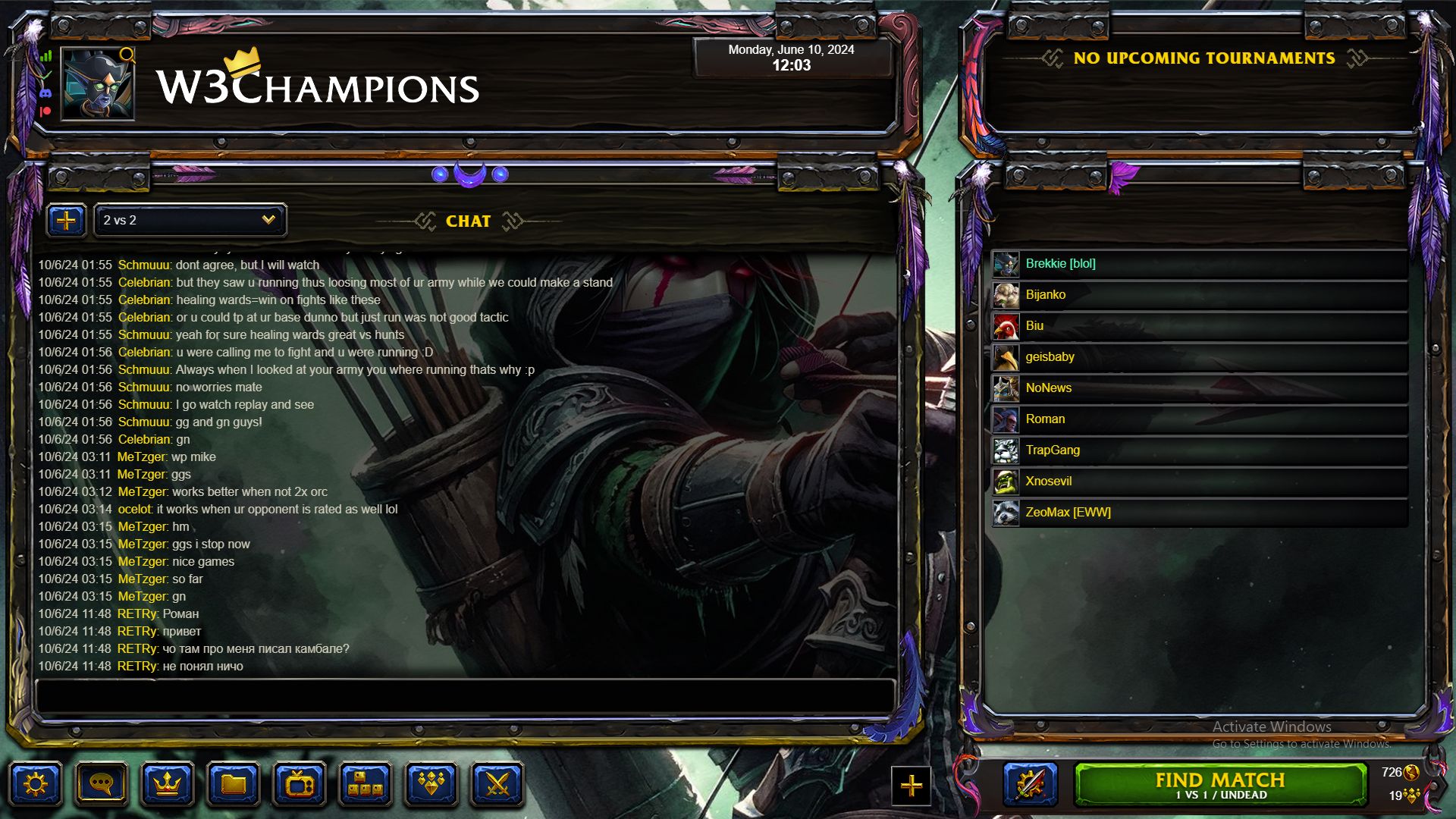The height and width of the screenshot is (819, 1456).
Task: Click the gear-and-sword game mode icon
Action: coord(1029,784)
